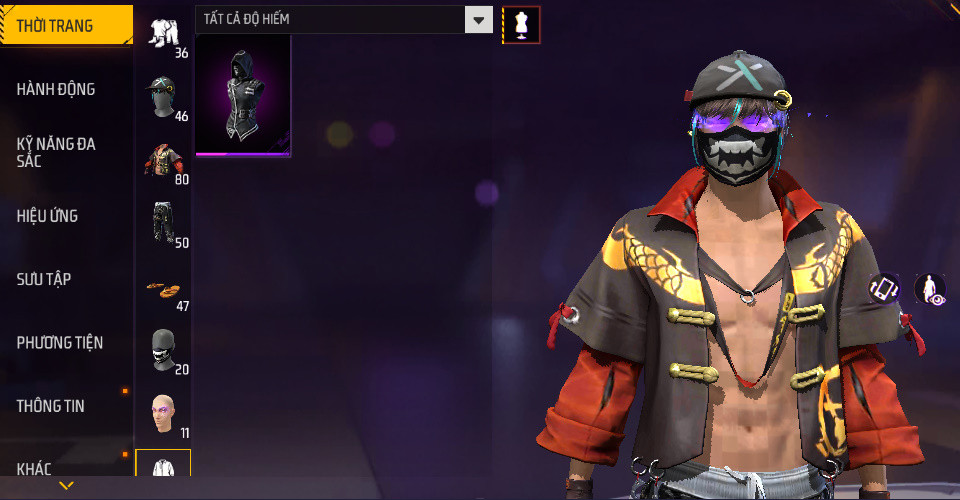Select the red jacket tops category
The width and height of the screenshot is (960, 500).
click(163, 161)
